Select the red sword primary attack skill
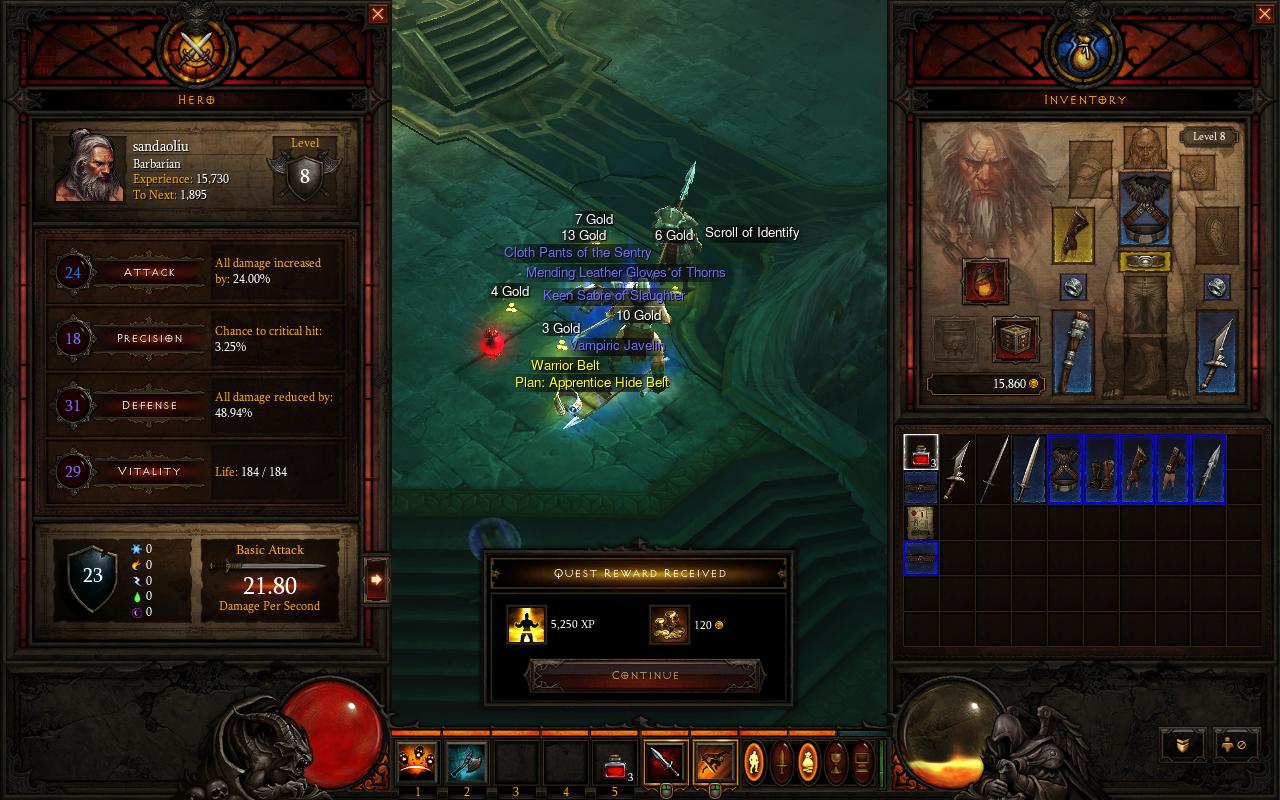This screenshot has height=800, width=1280. tap(665, 762)
